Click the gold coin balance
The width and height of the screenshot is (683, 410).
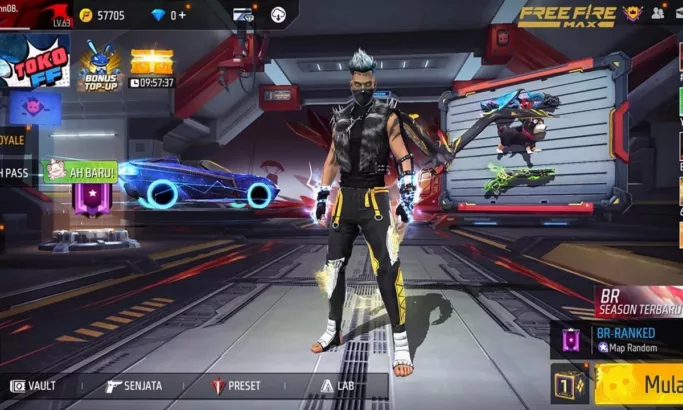point(102,15)
